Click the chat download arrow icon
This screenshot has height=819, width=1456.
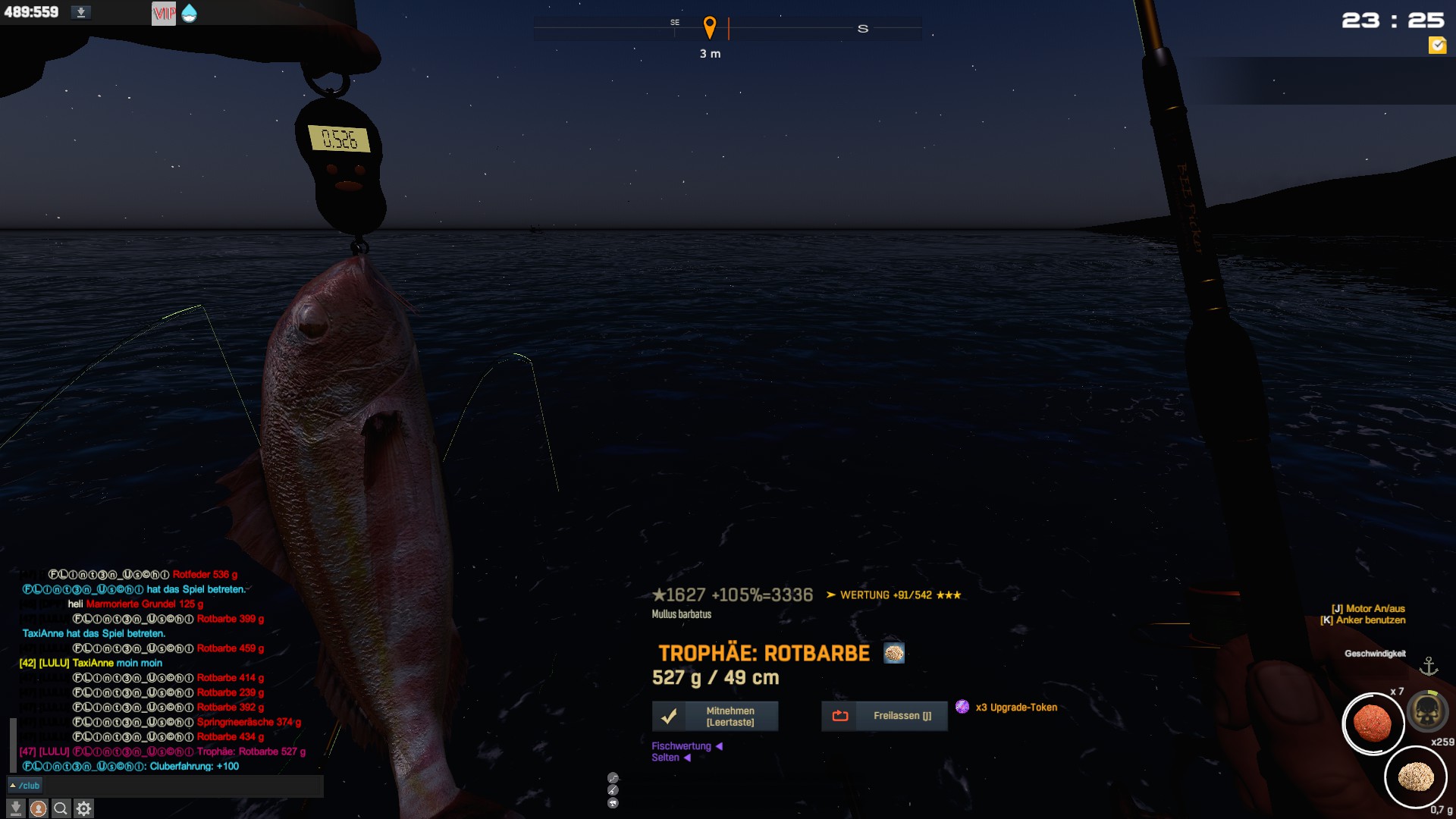pyautogui.click(x=15, y=808)
